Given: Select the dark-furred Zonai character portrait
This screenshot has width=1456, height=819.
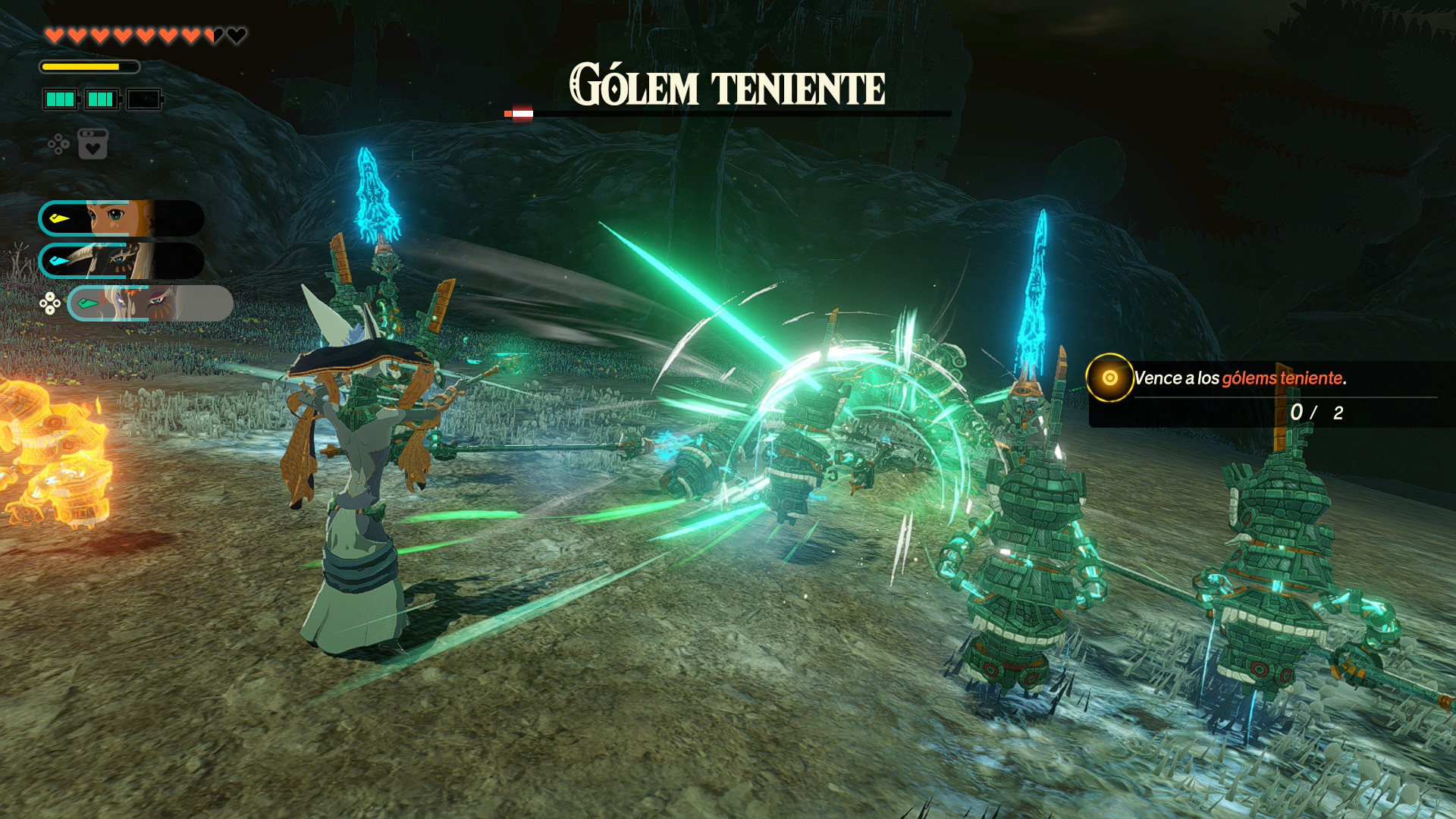Looking at the screenshot, I should point(121,261).
